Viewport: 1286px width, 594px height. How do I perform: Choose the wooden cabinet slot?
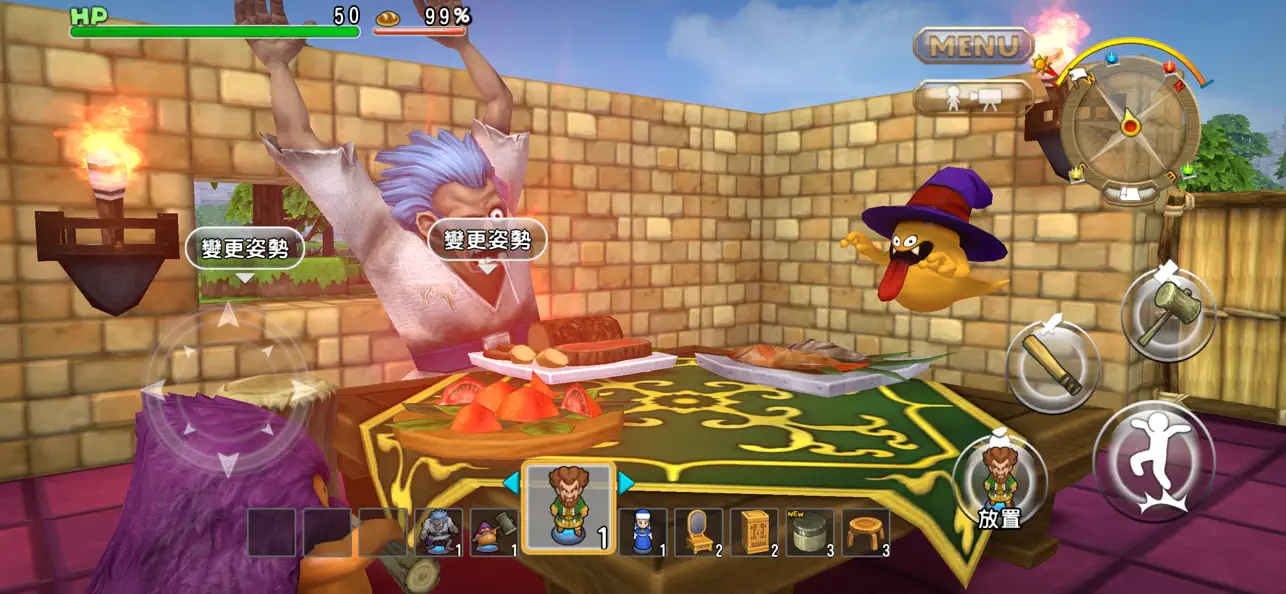[x=754, y=532]
